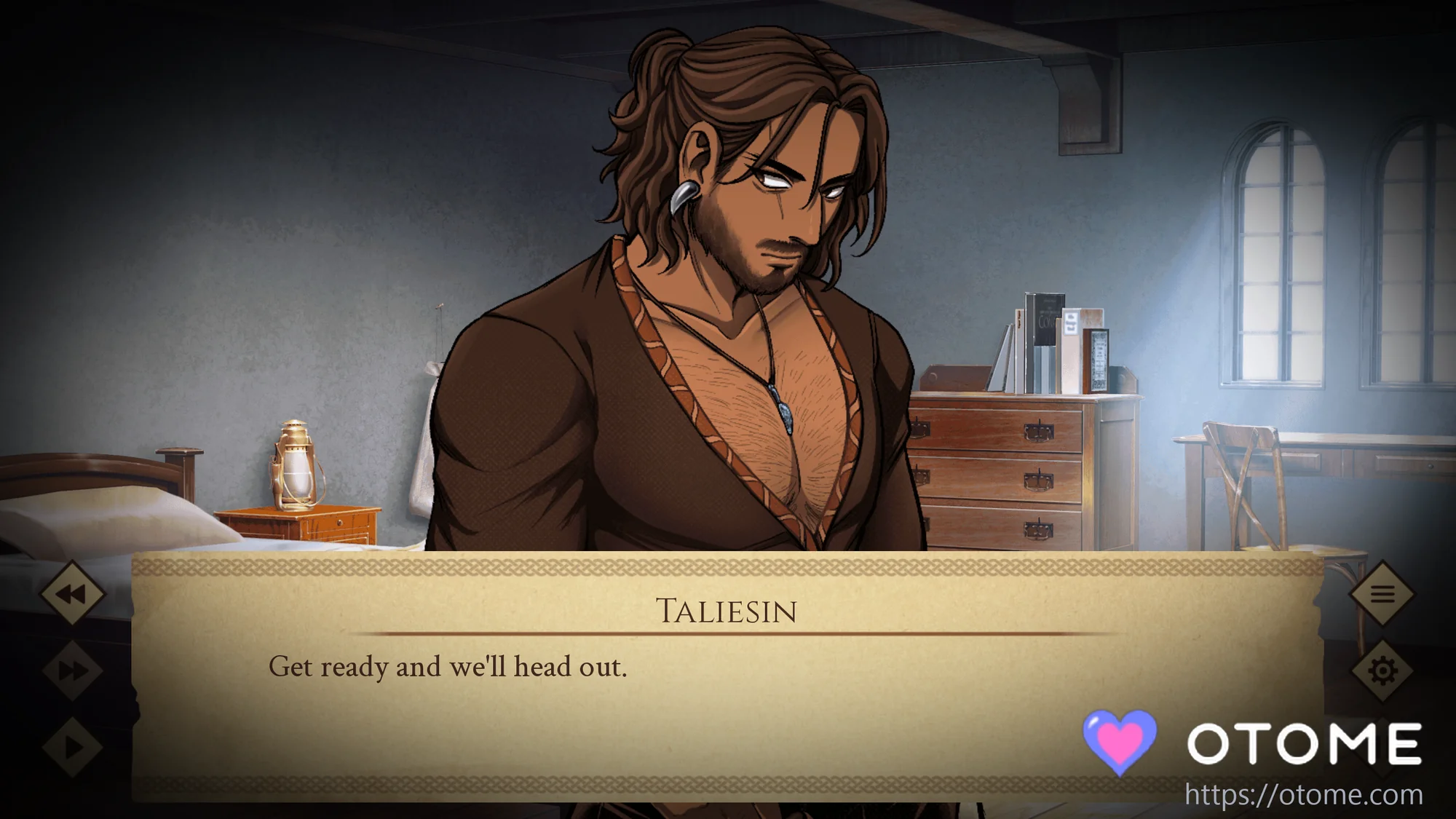Screen dimensions: 1456x819
Task: Visit the otome.com link
Action: tap(1303, 795)
